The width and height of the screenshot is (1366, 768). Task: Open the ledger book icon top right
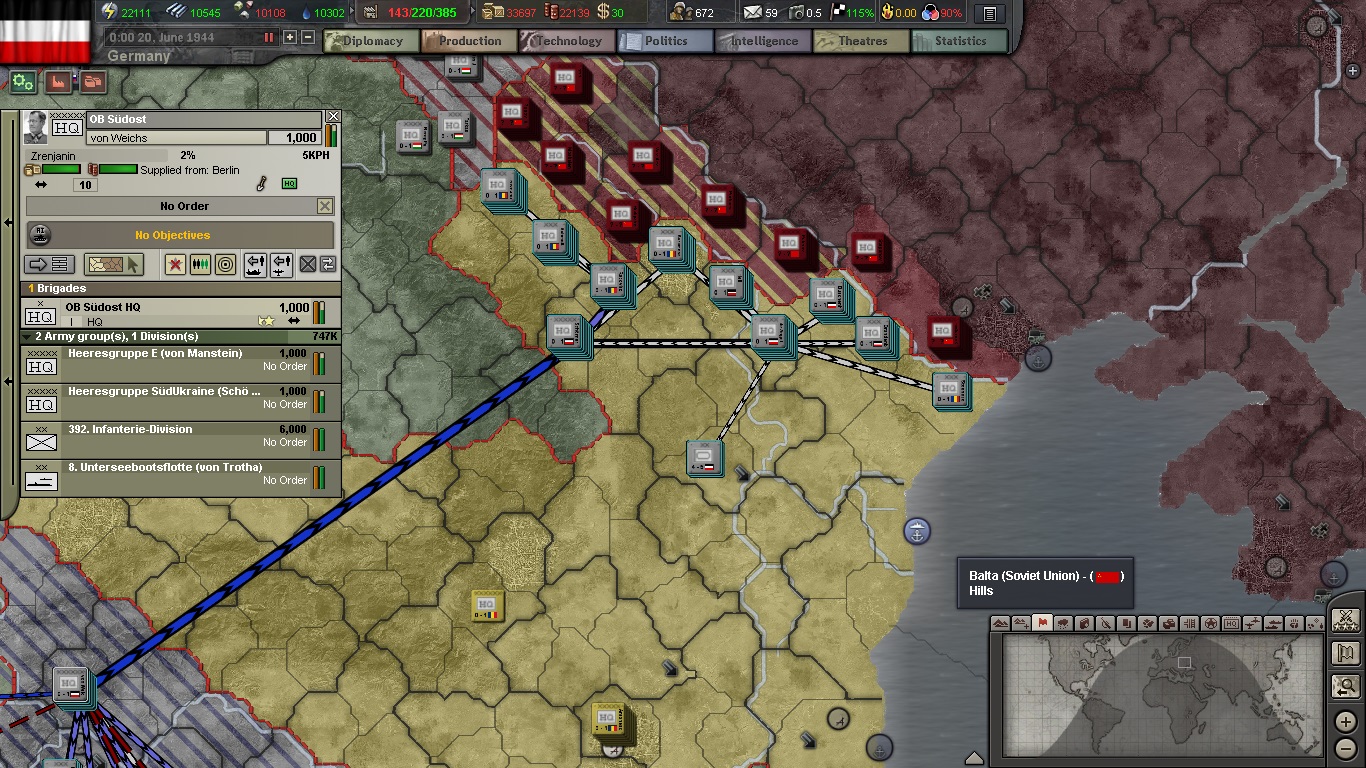point(991,13)
